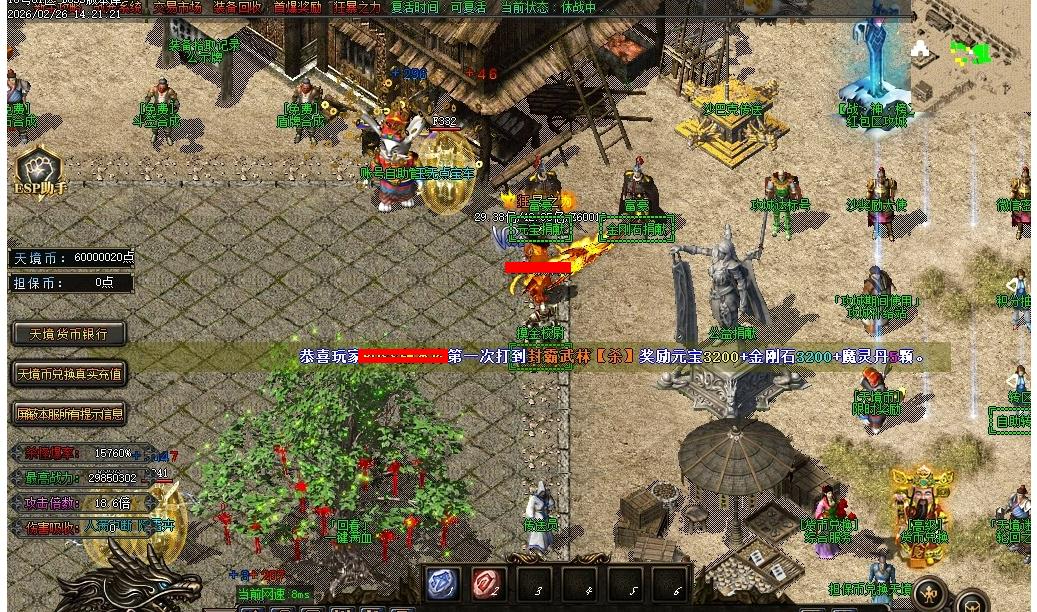Use the blue stone in hotbar slot 1

(442, 585)
